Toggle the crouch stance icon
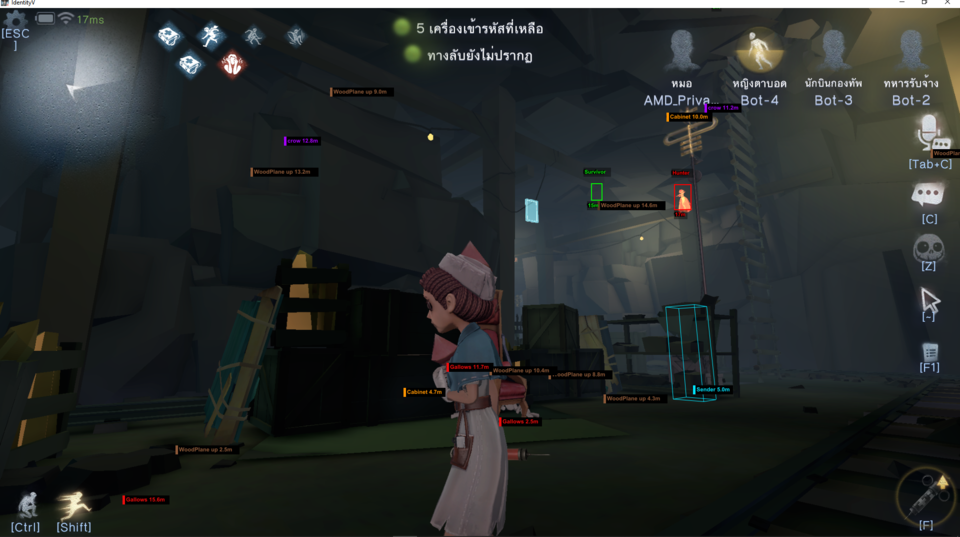960x537 pixels. [28, 505]
